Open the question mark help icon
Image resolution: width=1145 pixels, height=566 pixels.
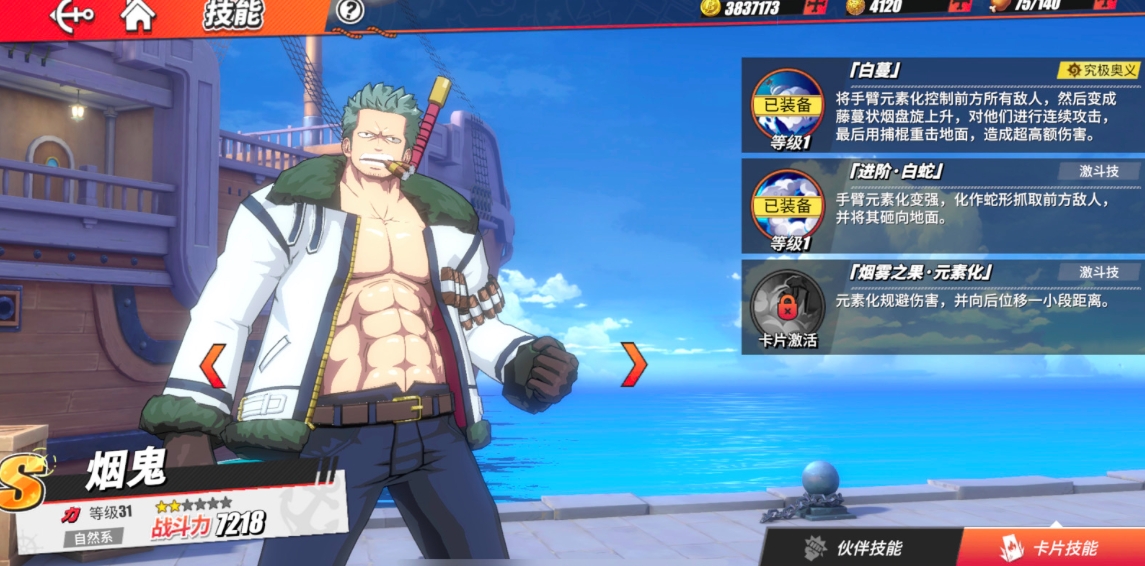pos(349,12)
